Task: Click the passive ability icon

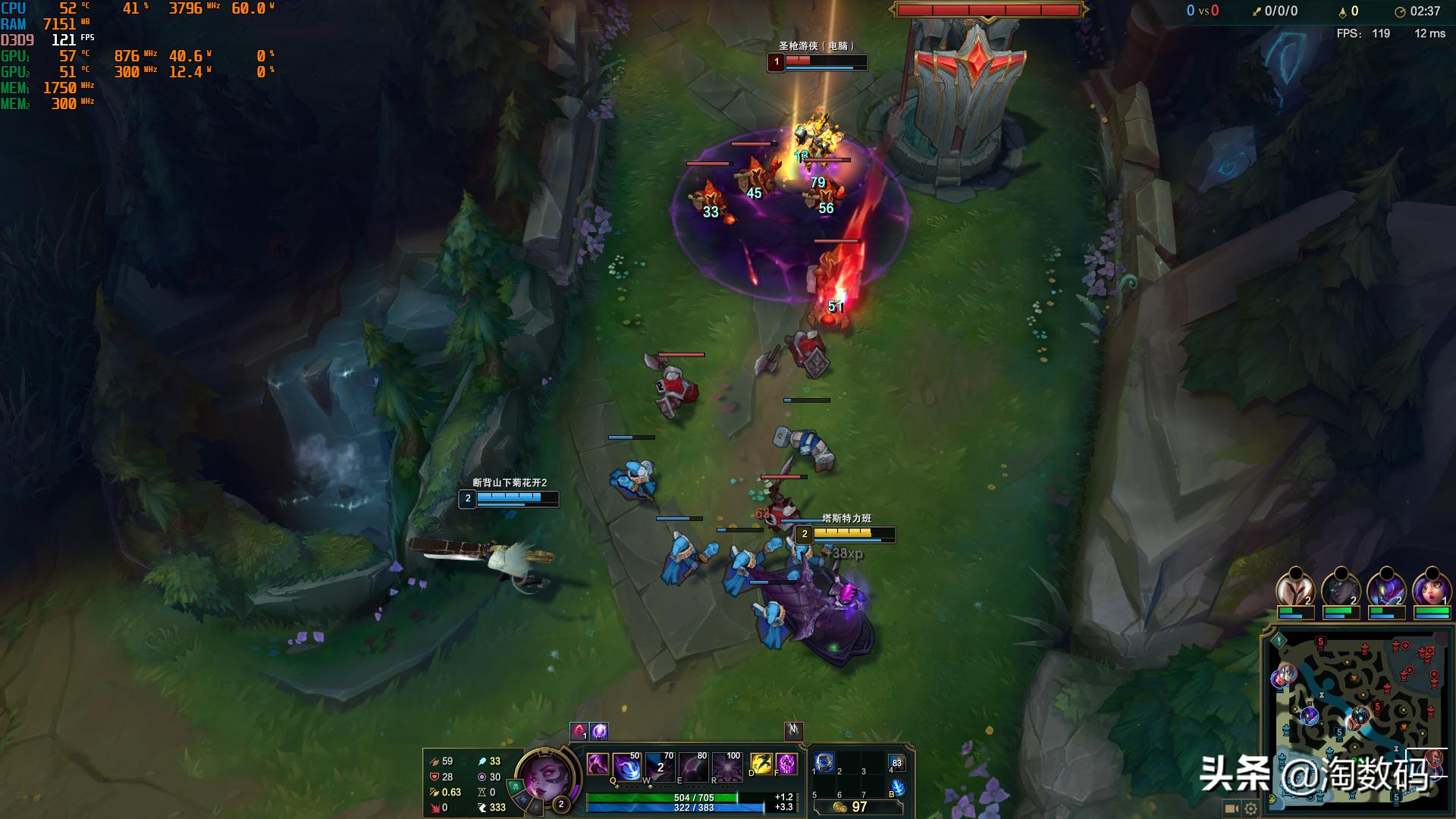Action: [598, 764]
